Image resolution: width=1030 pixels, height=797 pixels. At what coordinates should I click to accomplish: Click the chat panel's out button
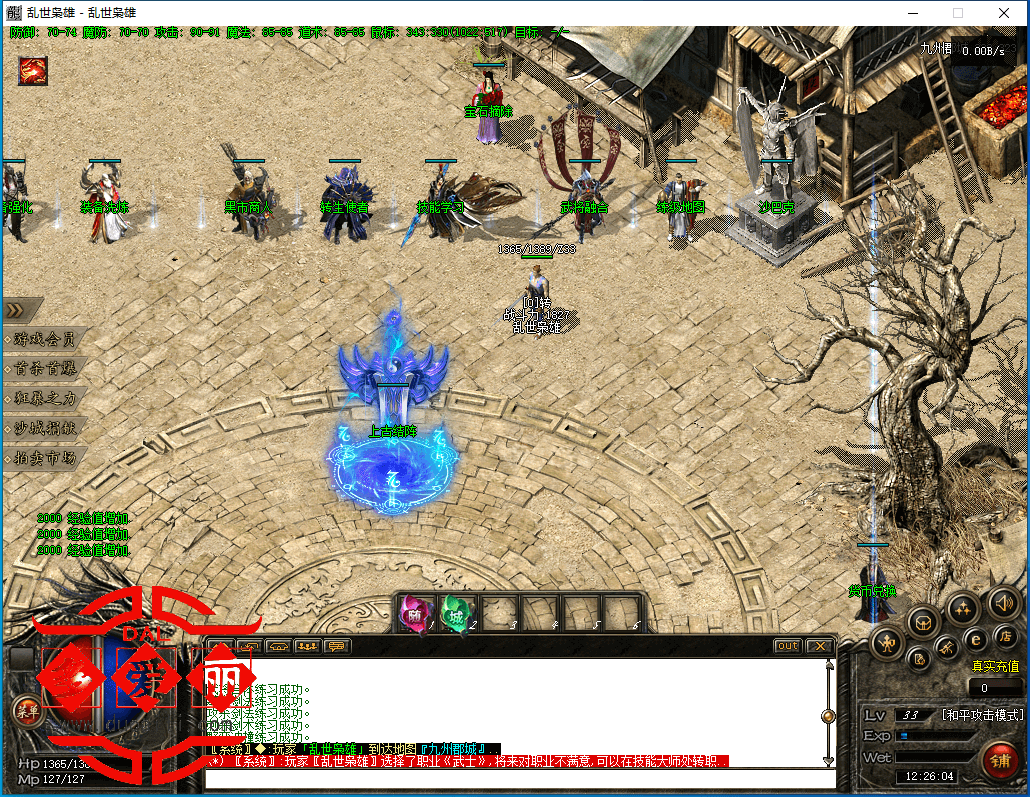point(788,646)
